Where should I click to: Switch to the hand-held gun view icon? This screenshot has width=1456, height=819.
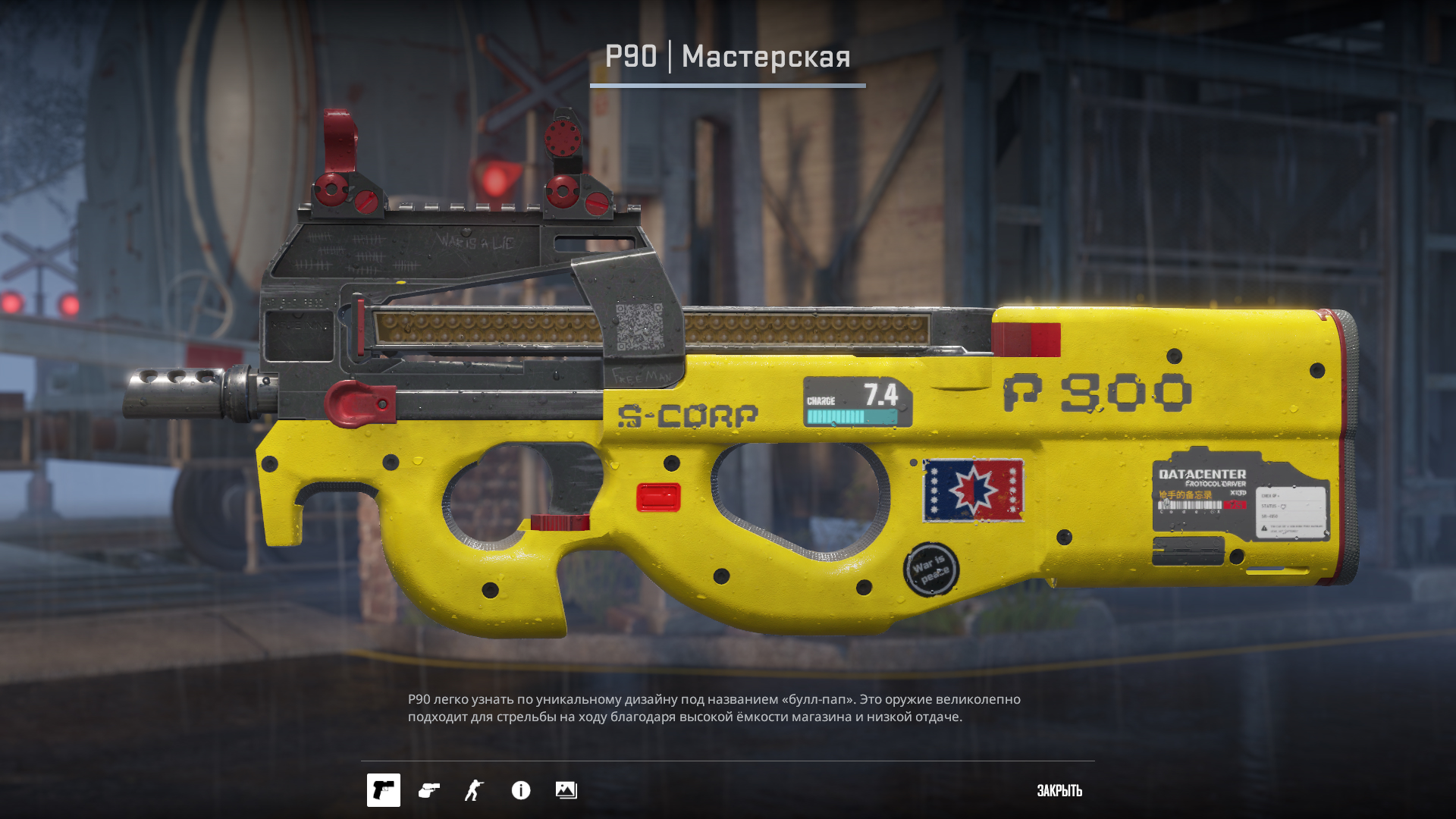(429, 790)
